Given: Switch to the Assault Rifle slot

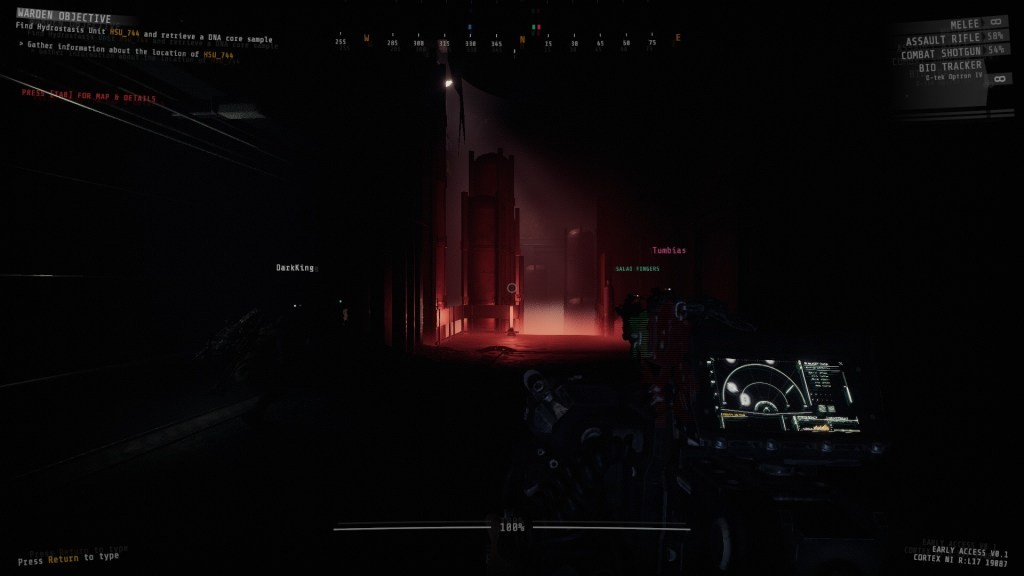Looking at the screenshot, I should pyautogui.click(x=944, y=38).
